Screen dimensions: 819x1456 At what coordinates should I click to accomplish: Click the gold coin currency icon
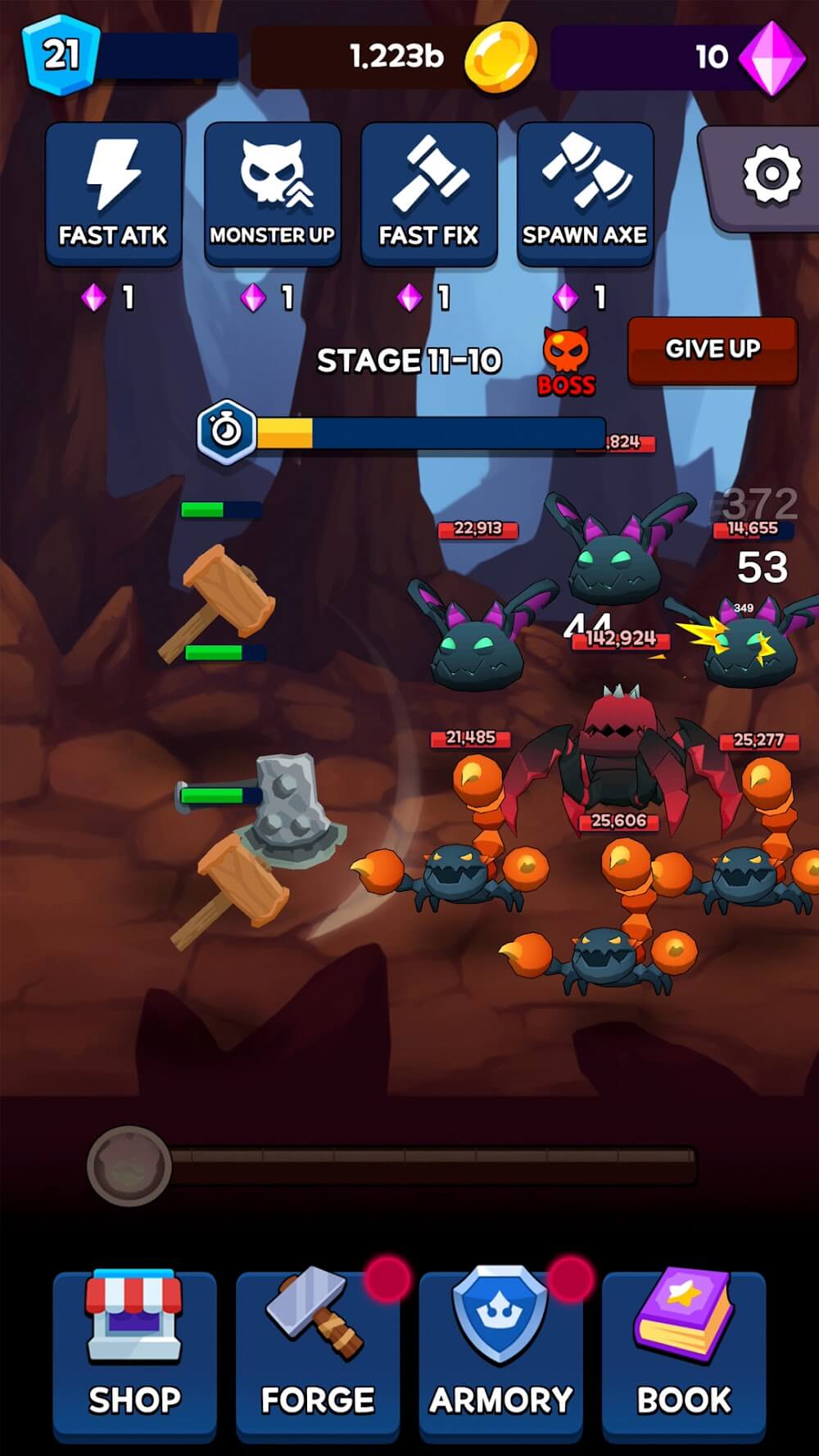point(500,57)
